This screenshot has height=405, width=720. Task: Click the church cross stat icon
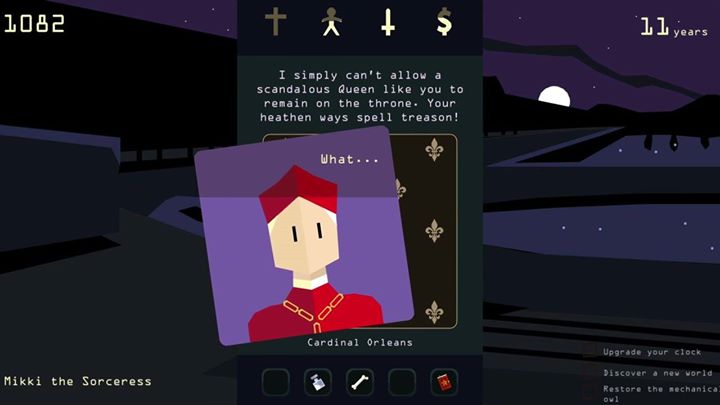click(275, 21)
